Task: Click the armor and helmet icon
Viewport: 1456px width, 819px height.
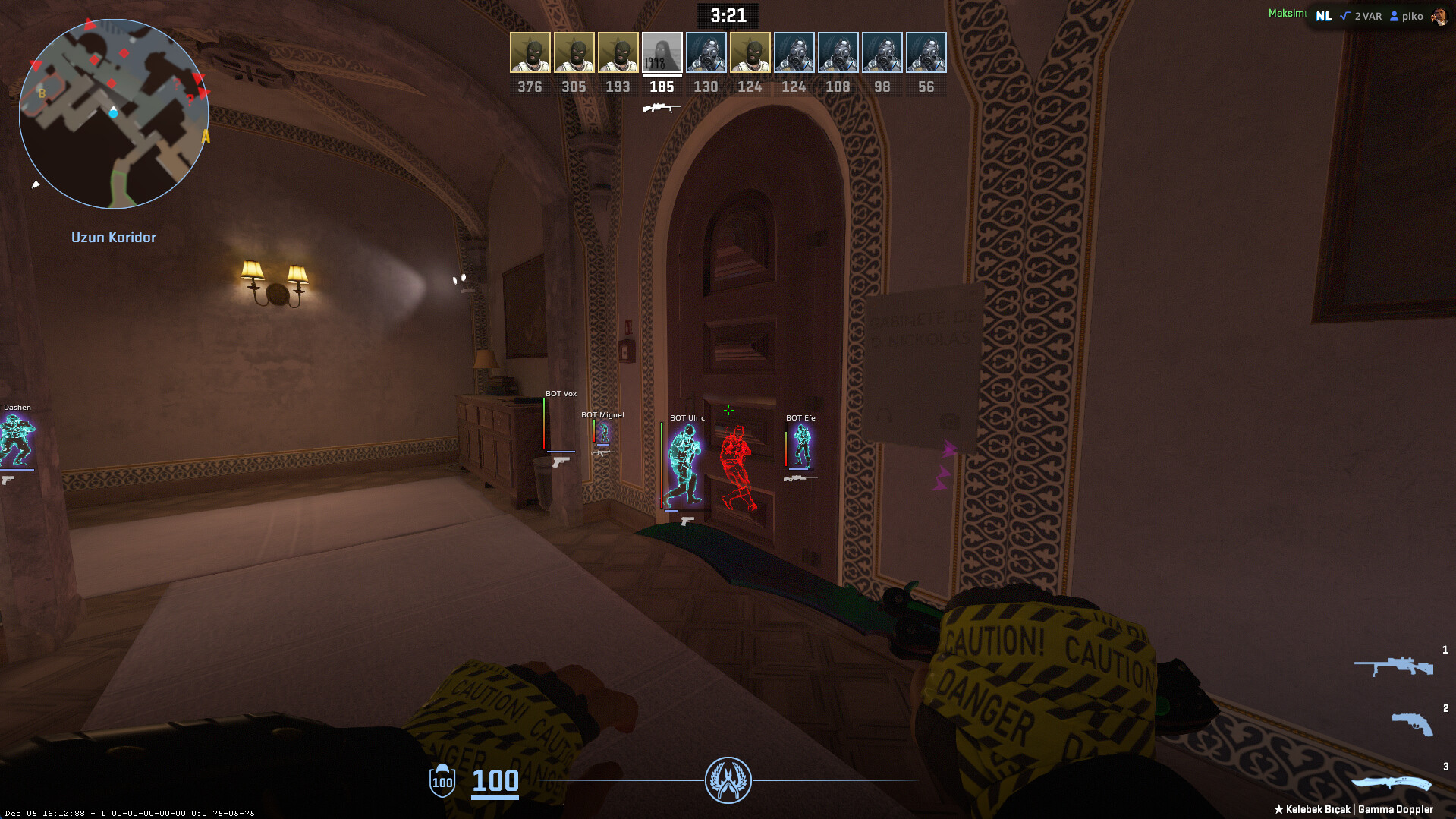Action: point(442,780)
